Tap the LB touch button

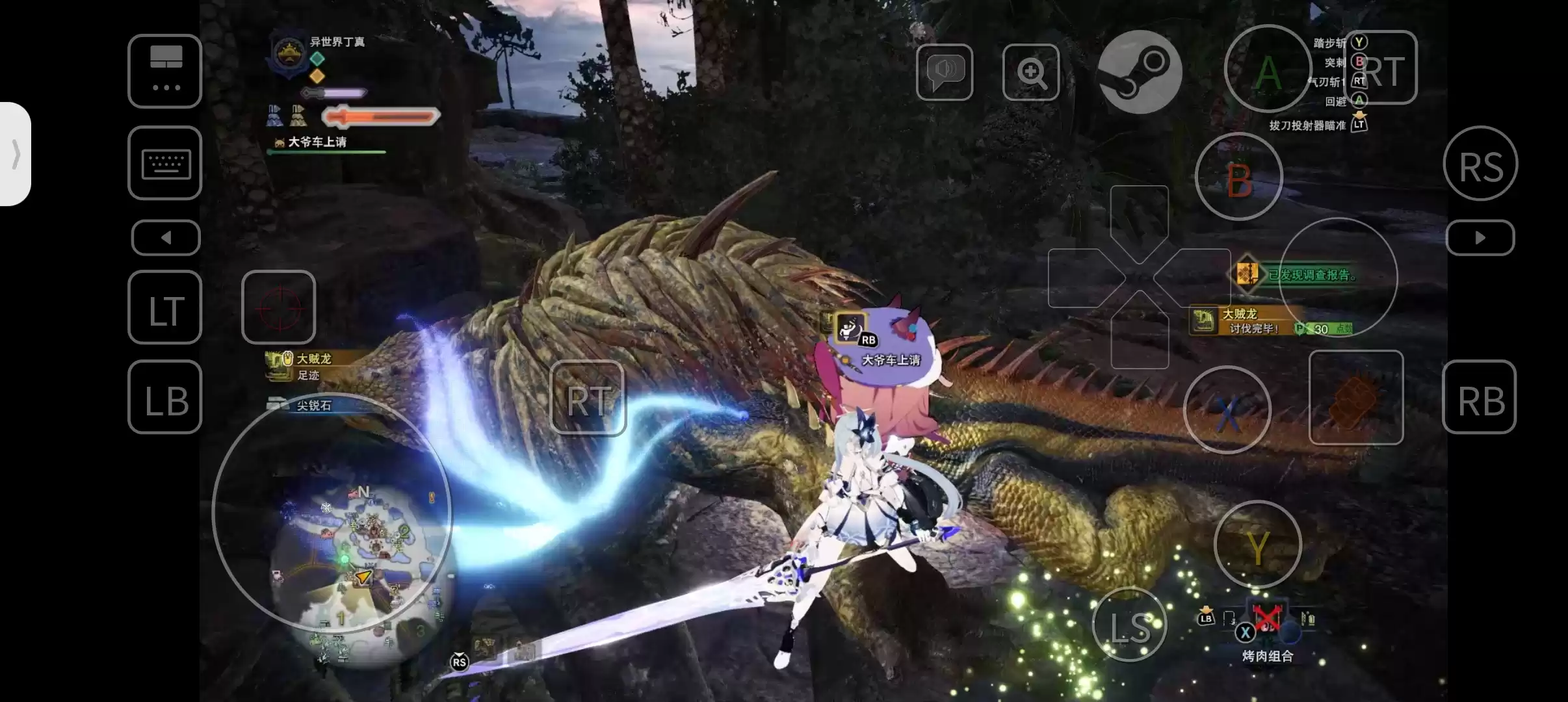165,397
